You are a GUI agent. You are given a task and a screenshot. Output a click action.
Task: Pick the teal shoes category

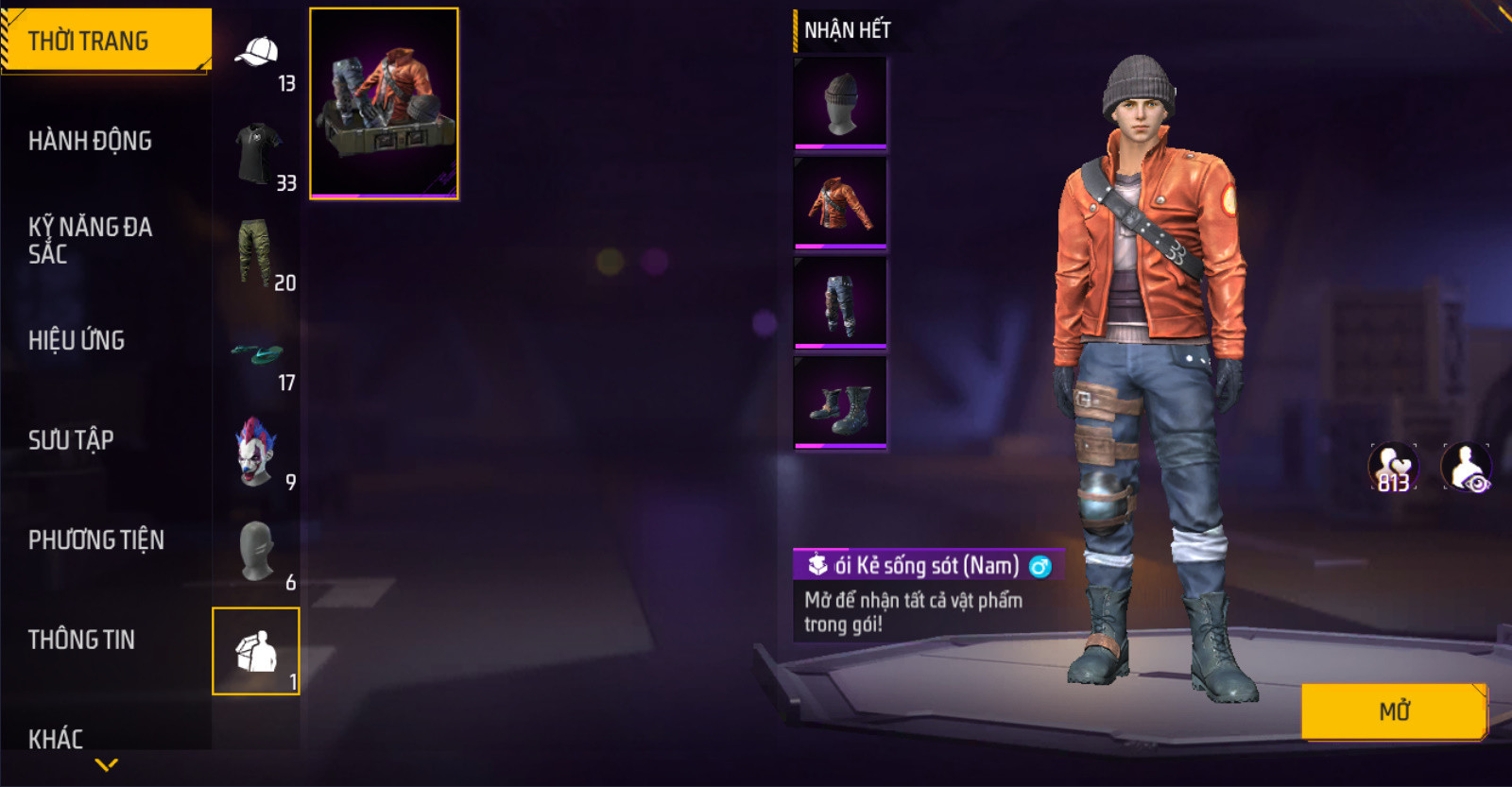coord(257,354)
